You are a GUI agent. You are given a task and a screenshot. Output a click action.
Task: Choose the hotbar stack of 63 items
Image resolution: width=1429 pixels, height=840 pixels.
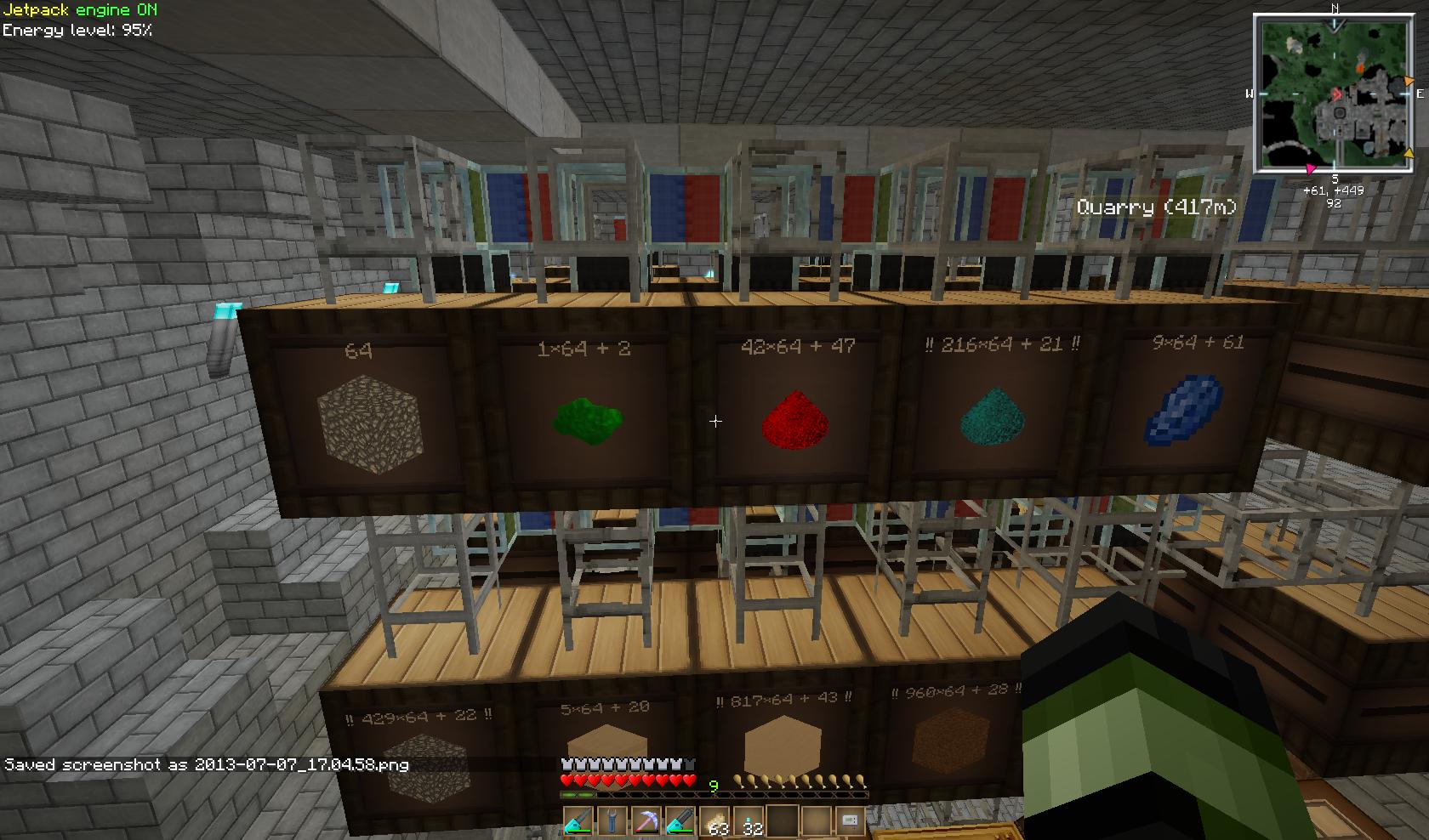714,822
